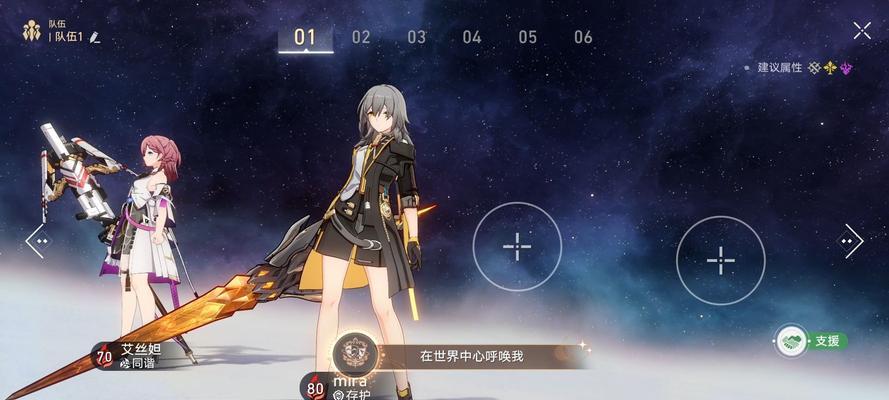This screenshot has width=889, height=400.
Task: Open the 支援 support character button
Action: tap(811, 341)
